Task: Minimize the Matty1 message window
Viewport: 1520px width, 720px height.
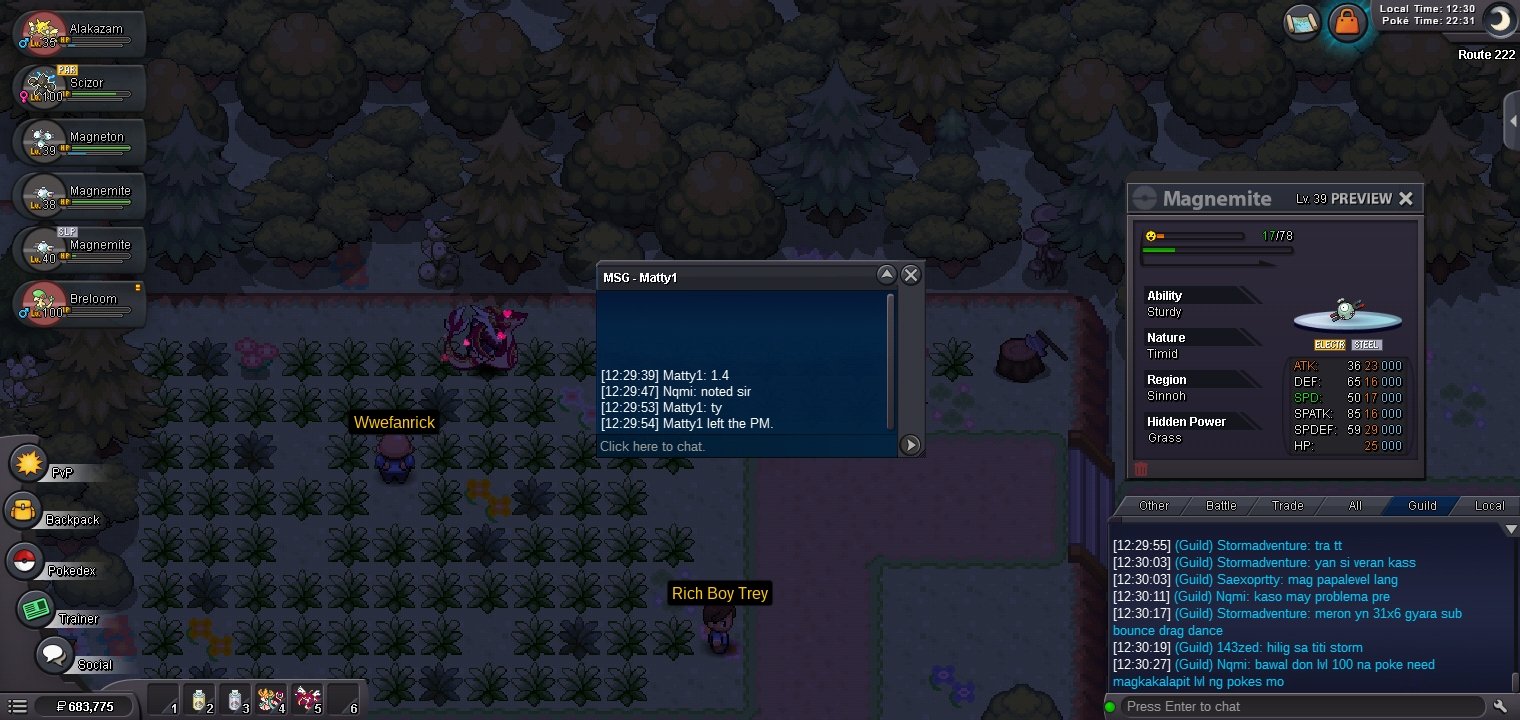Action: click(886, 275)
